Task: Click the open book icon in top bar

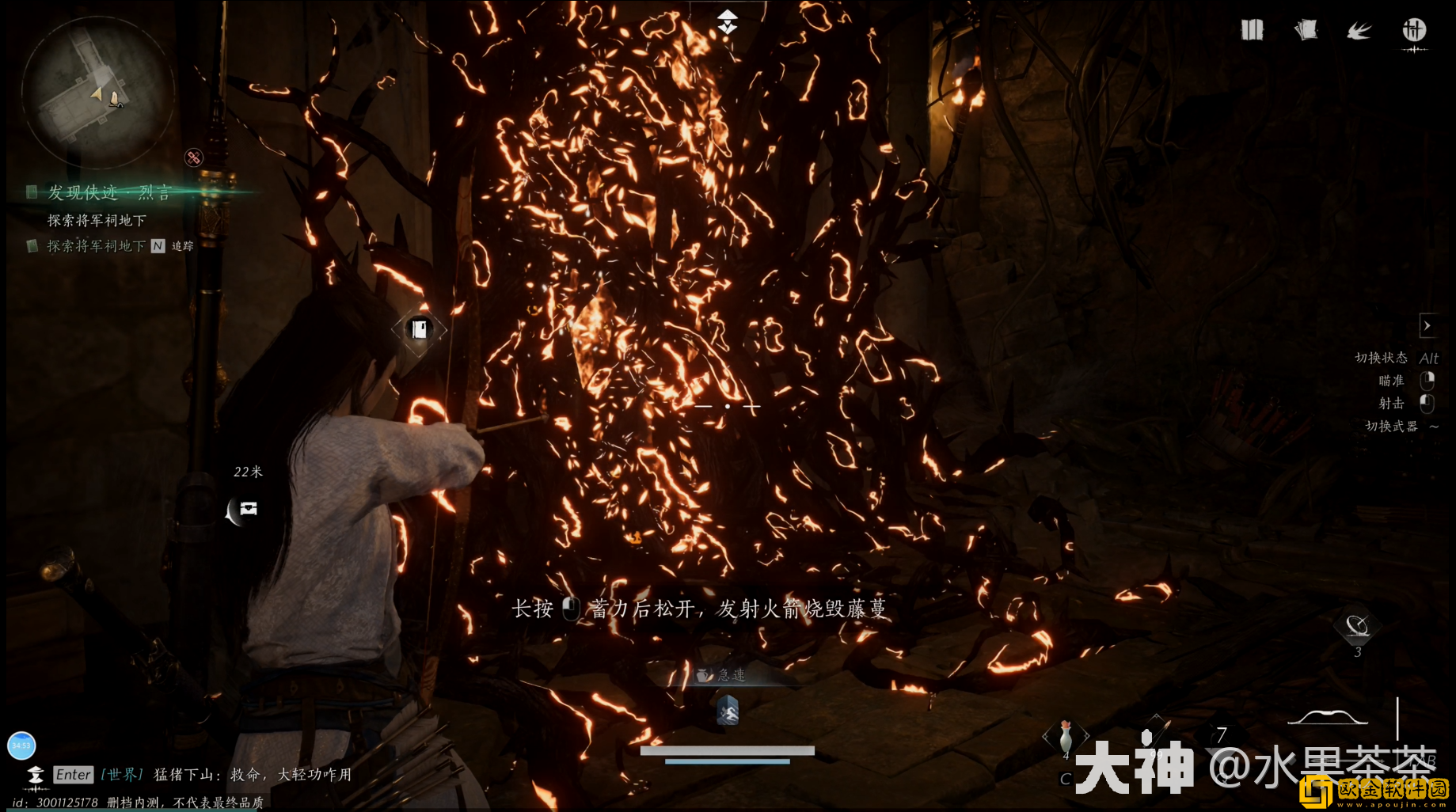Action: point(1252,30)
